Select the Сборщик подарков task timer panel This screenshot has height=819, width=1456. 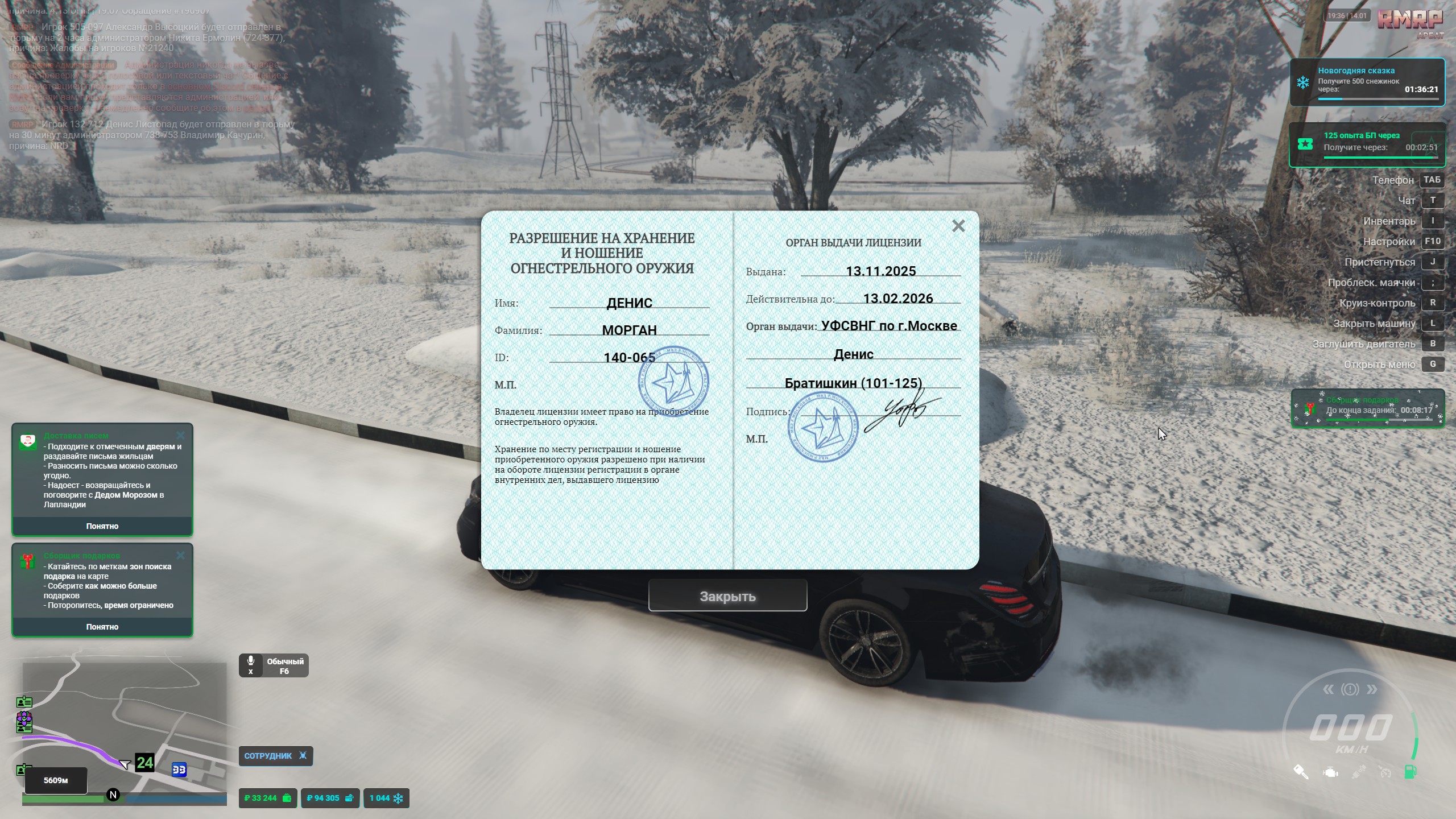[x=1367, y=408]
